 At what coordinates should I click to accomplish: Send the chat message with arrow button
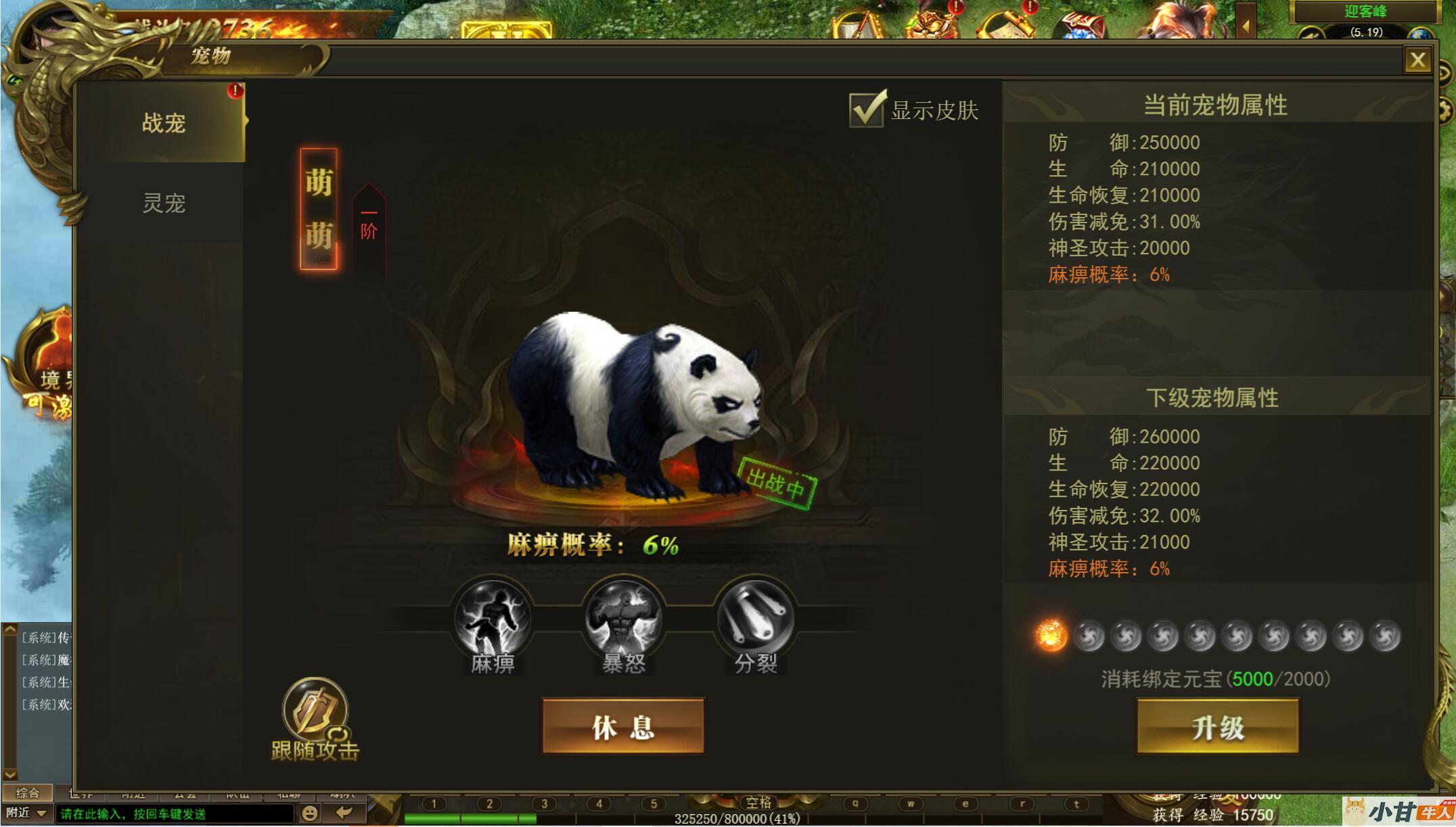[344, 813]
